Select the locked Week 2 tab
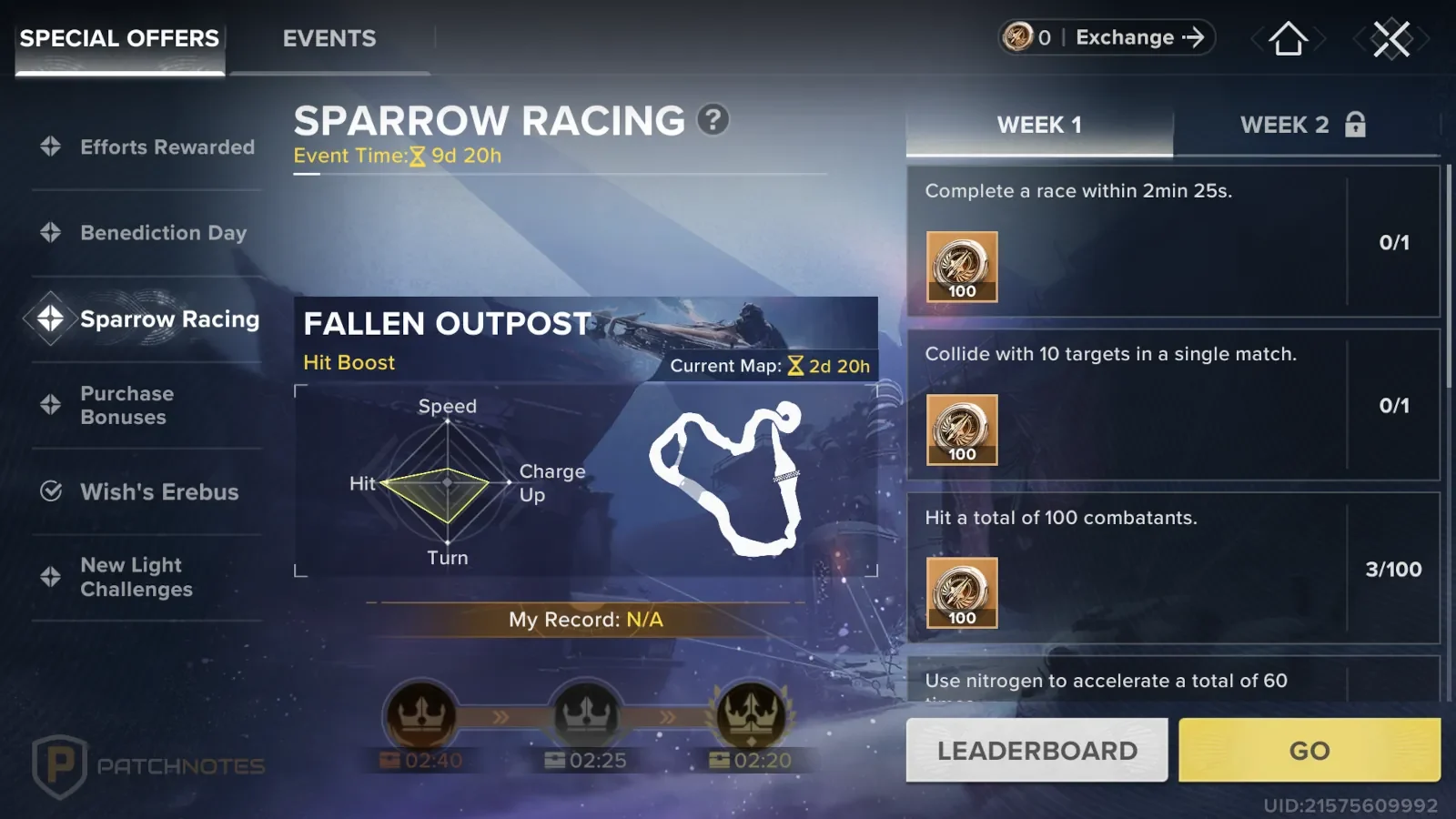Viewport: 1456px width, 819px height. 1302,126
